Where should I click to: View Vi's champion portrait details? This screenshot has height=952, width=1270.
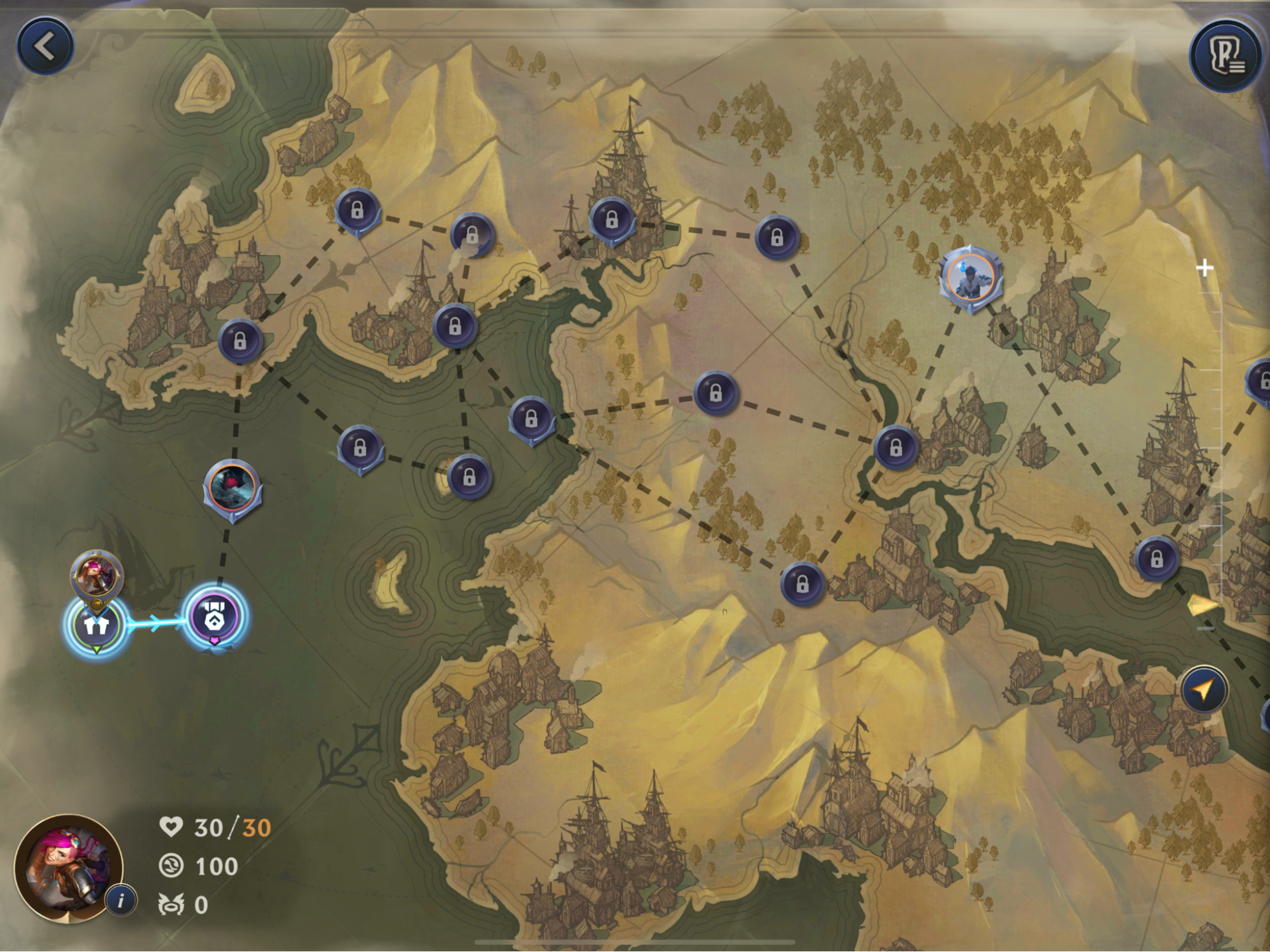66,868
